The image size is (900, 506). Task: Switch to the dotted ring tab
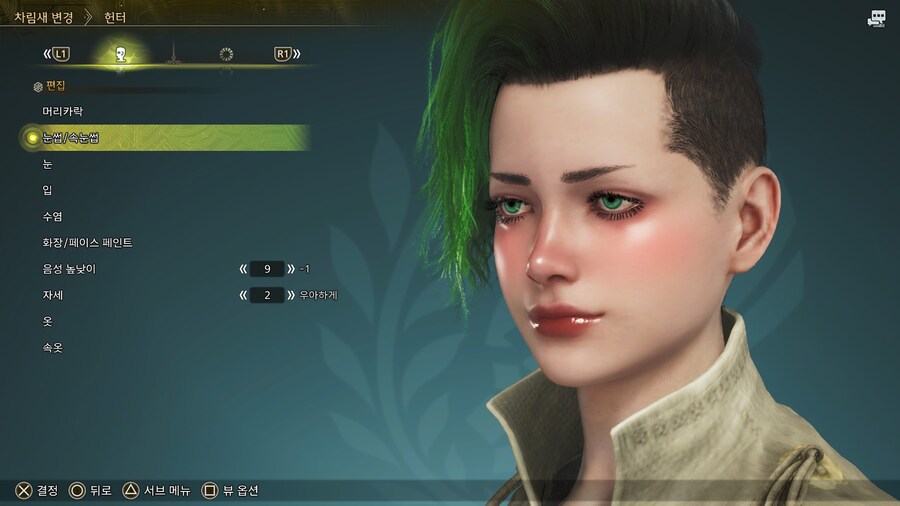pos(226,54)
